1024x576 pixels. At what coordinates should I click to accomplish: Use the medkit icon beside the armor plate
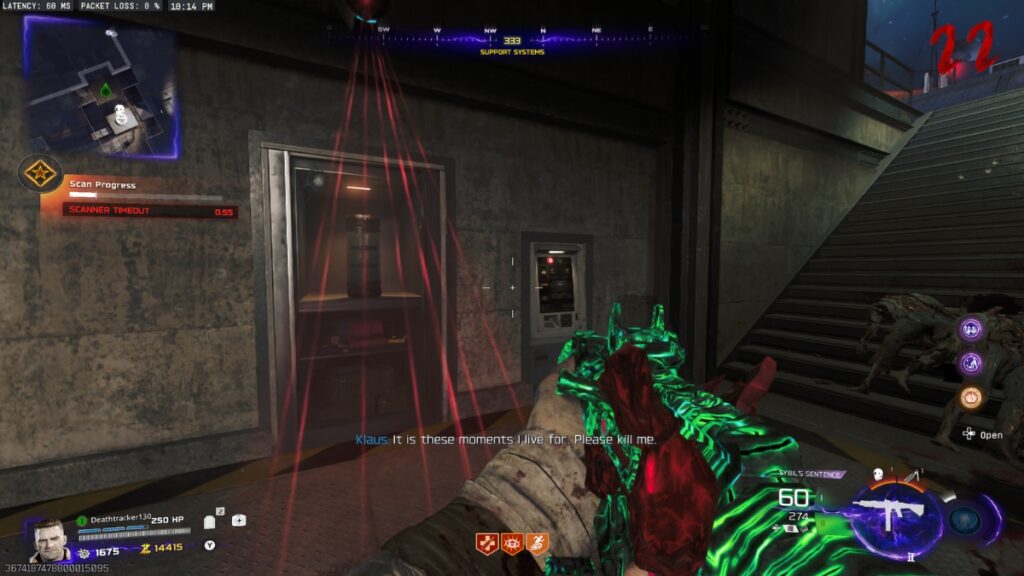point(239,520)
